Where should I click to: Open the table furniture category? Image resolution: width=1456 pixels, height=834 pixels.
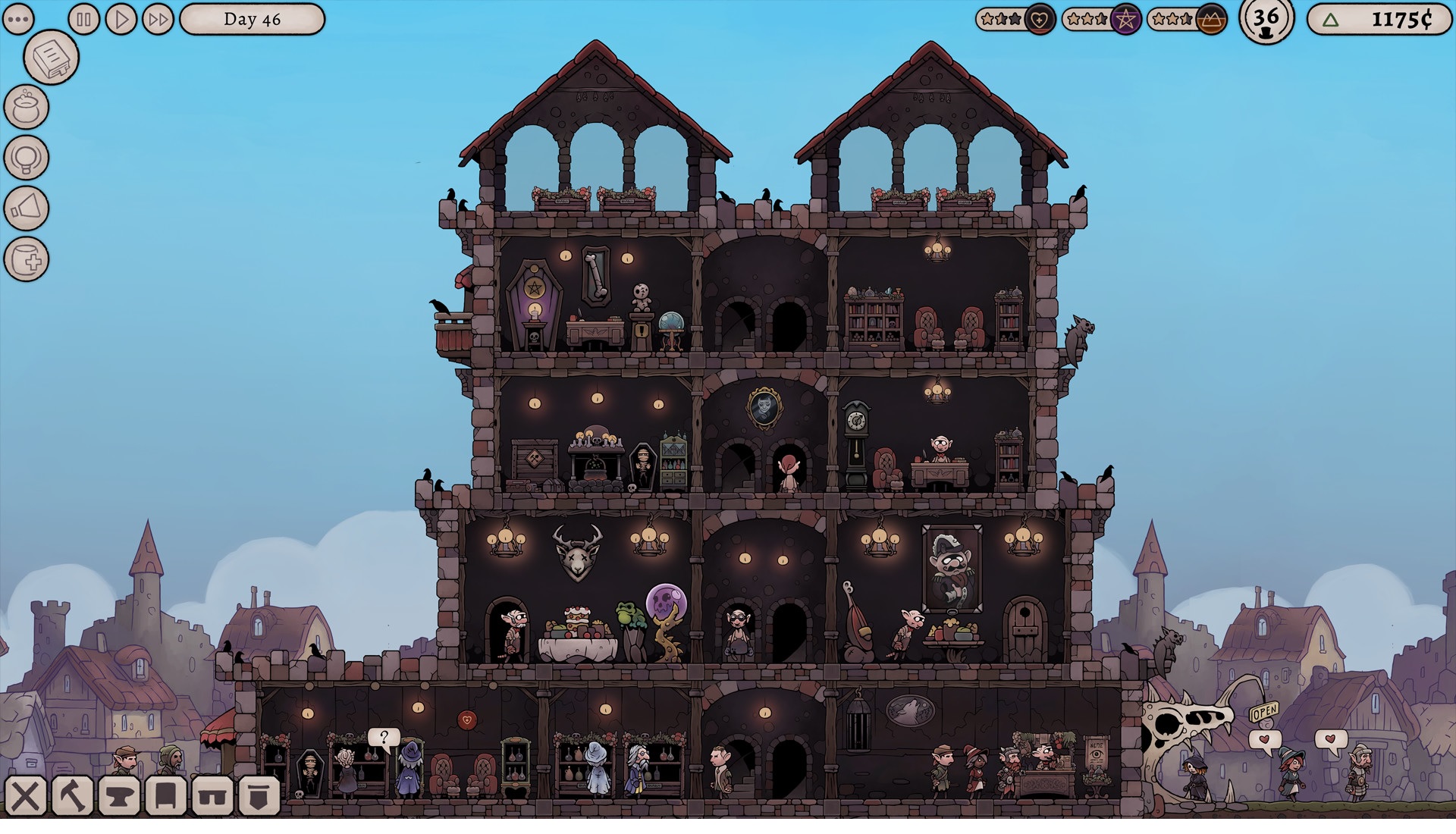tap(212, 796)
